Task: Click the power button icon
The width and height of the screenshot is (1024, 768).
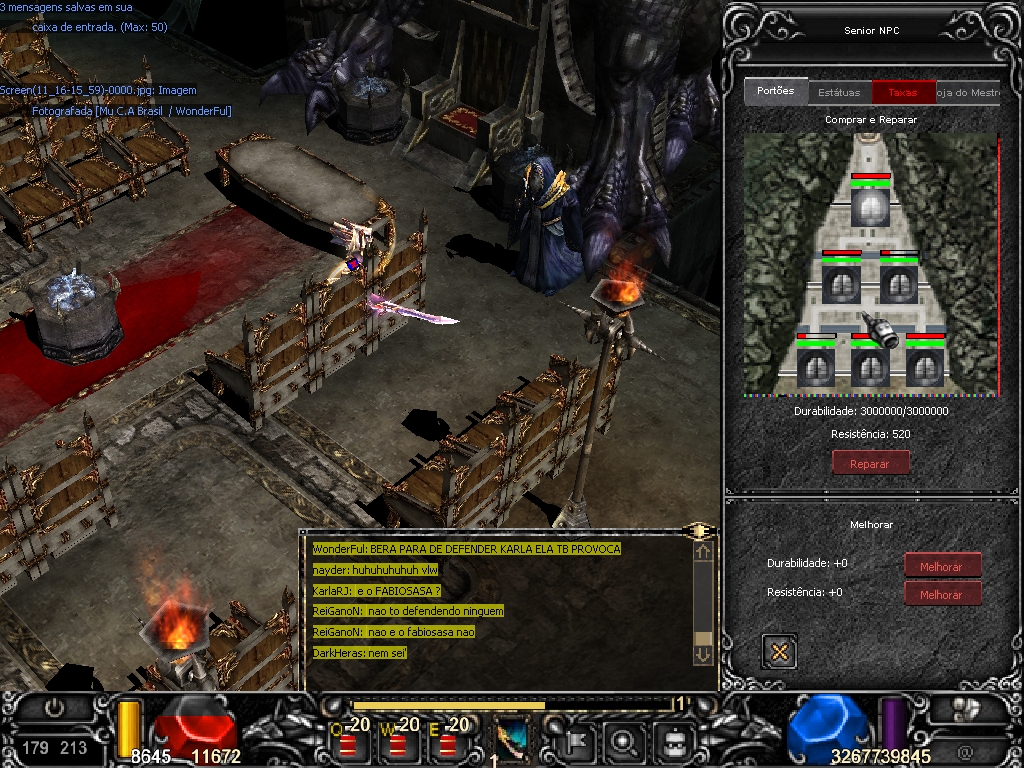Action: [54, 708]
